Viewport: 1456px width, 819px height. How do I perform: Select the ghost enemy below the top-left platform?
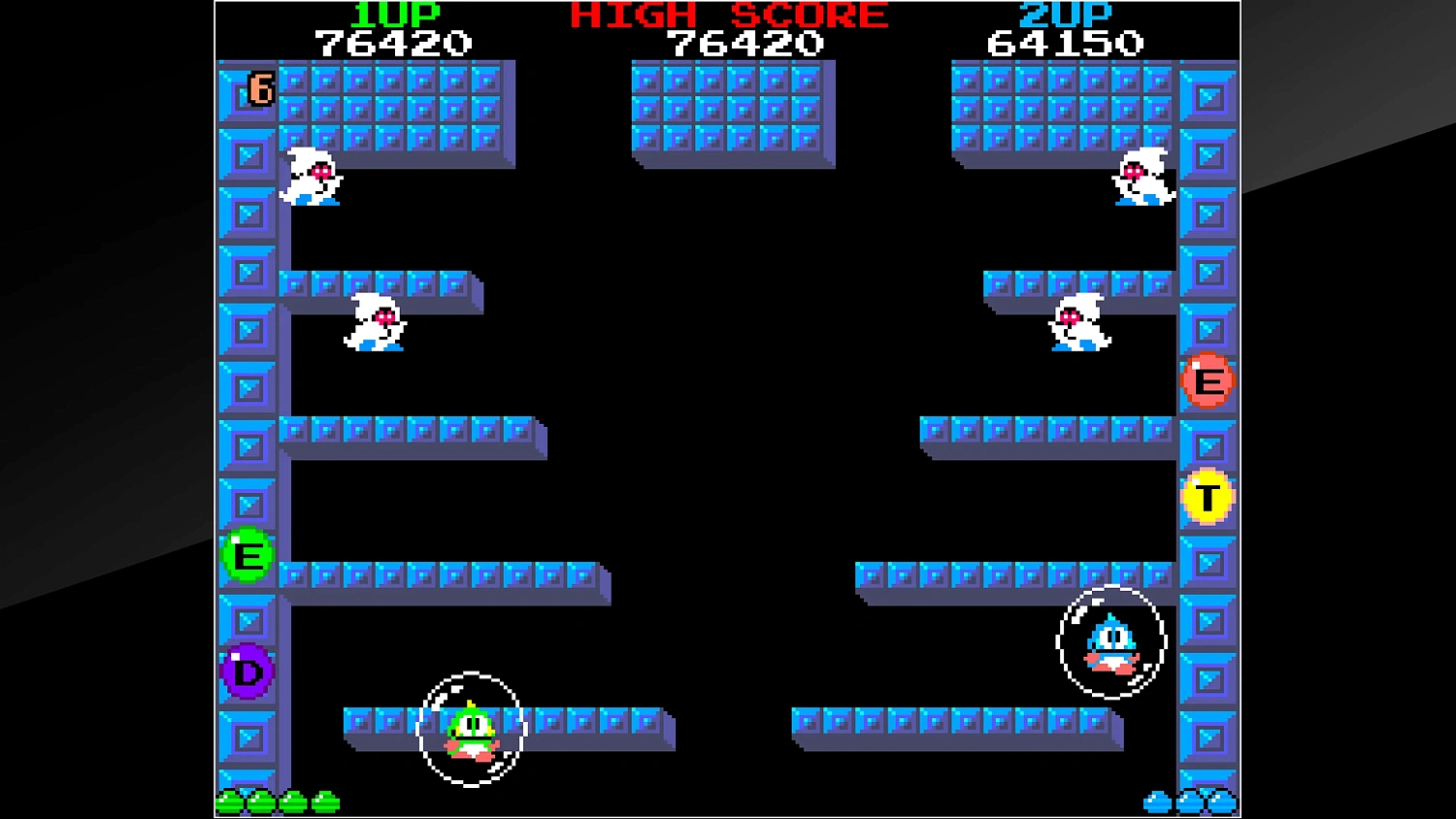[x=309, y=178]
